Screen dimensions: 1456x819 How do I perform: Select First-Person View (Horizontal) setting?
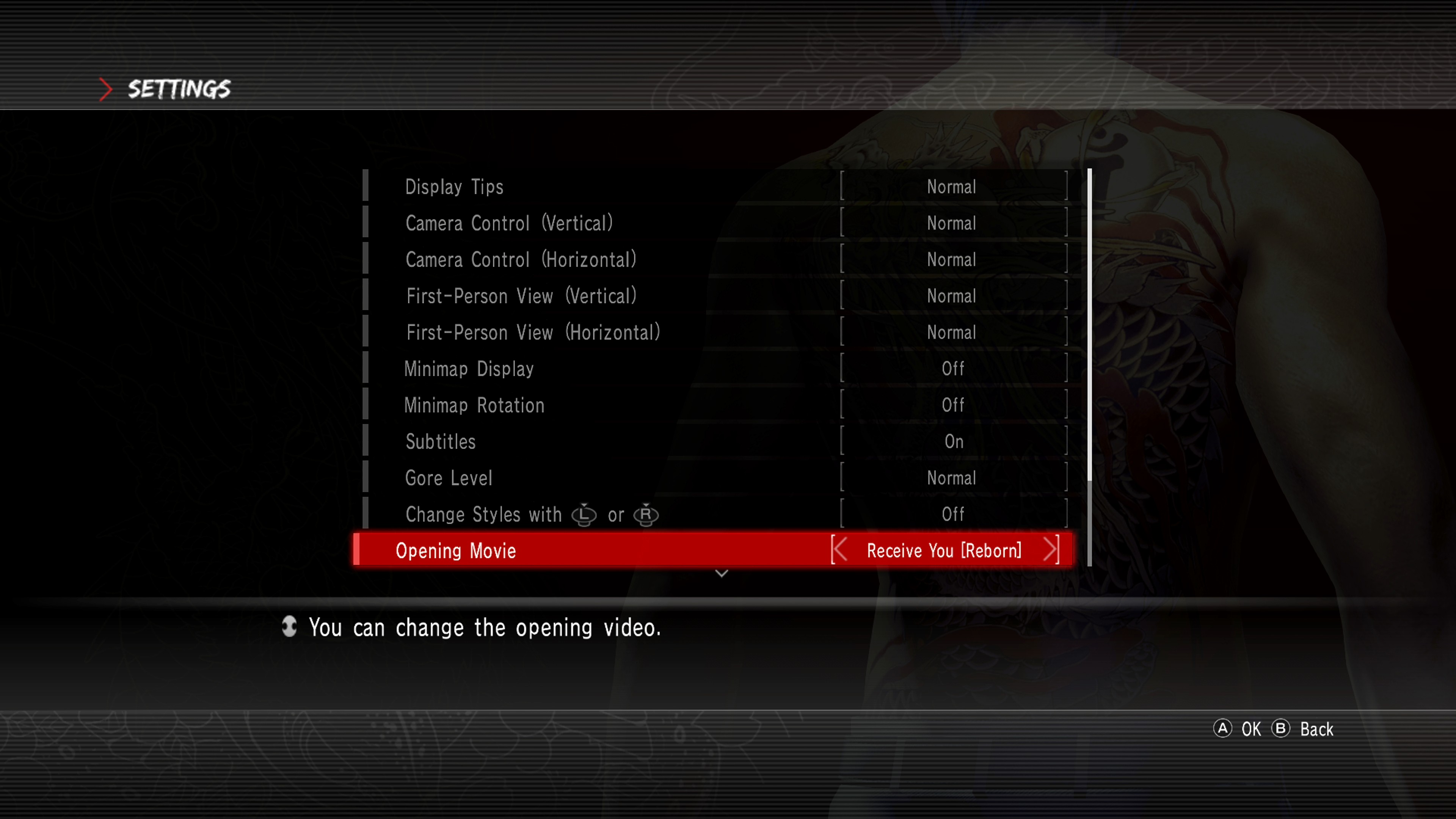coord(533,333)
